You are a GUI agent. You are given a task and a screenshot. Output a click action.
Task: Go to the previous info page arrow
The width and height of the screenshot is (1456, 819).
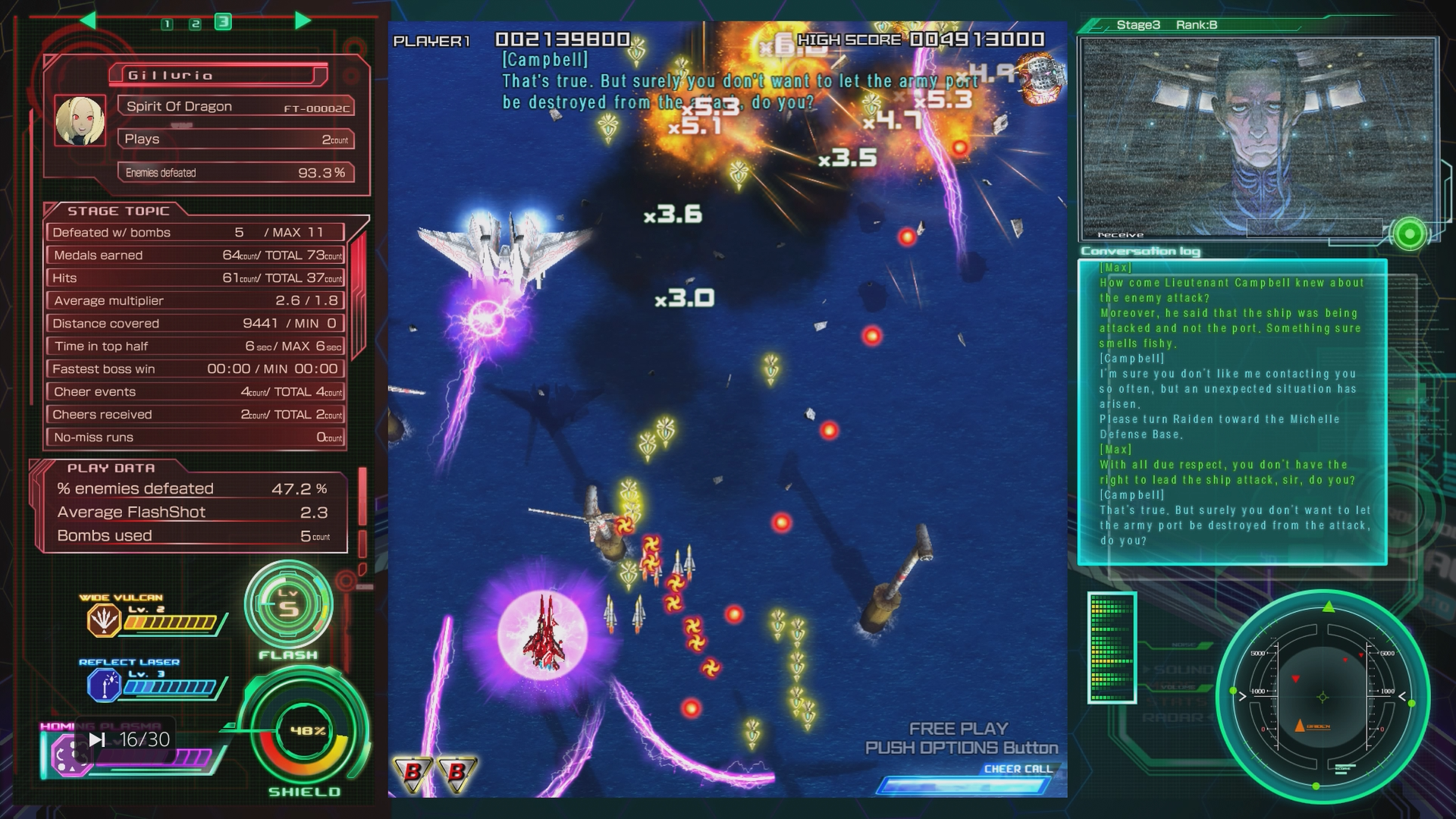point(88,20)
